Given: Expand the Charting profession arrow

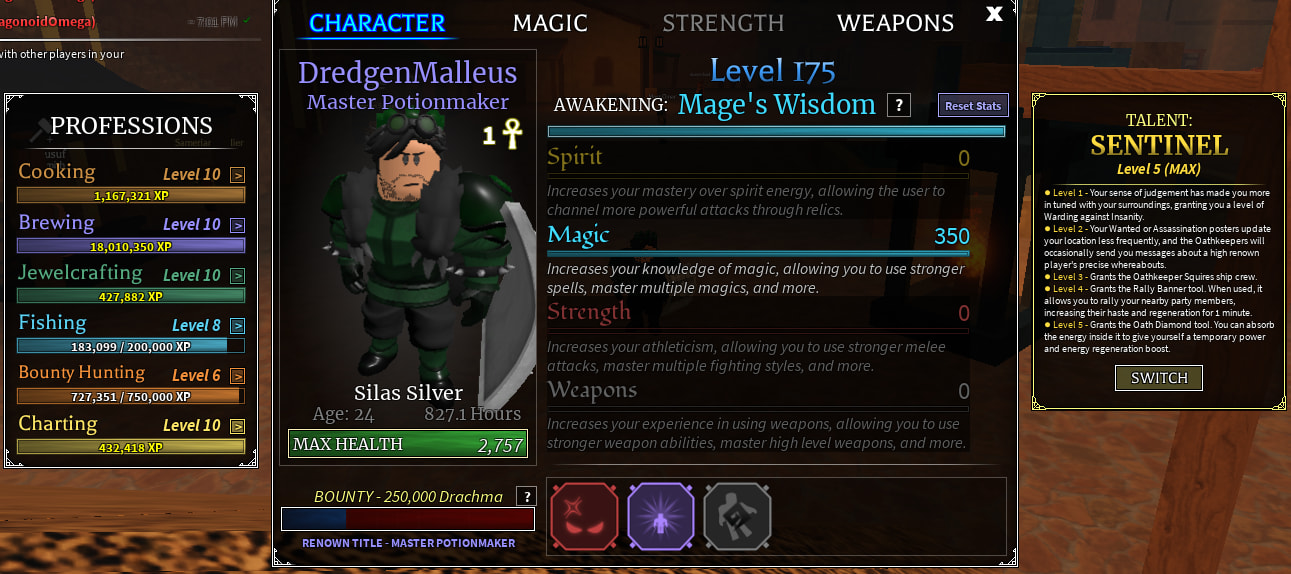Looking at the screenshot, I should pyautogui.click(x=238, y=426).
